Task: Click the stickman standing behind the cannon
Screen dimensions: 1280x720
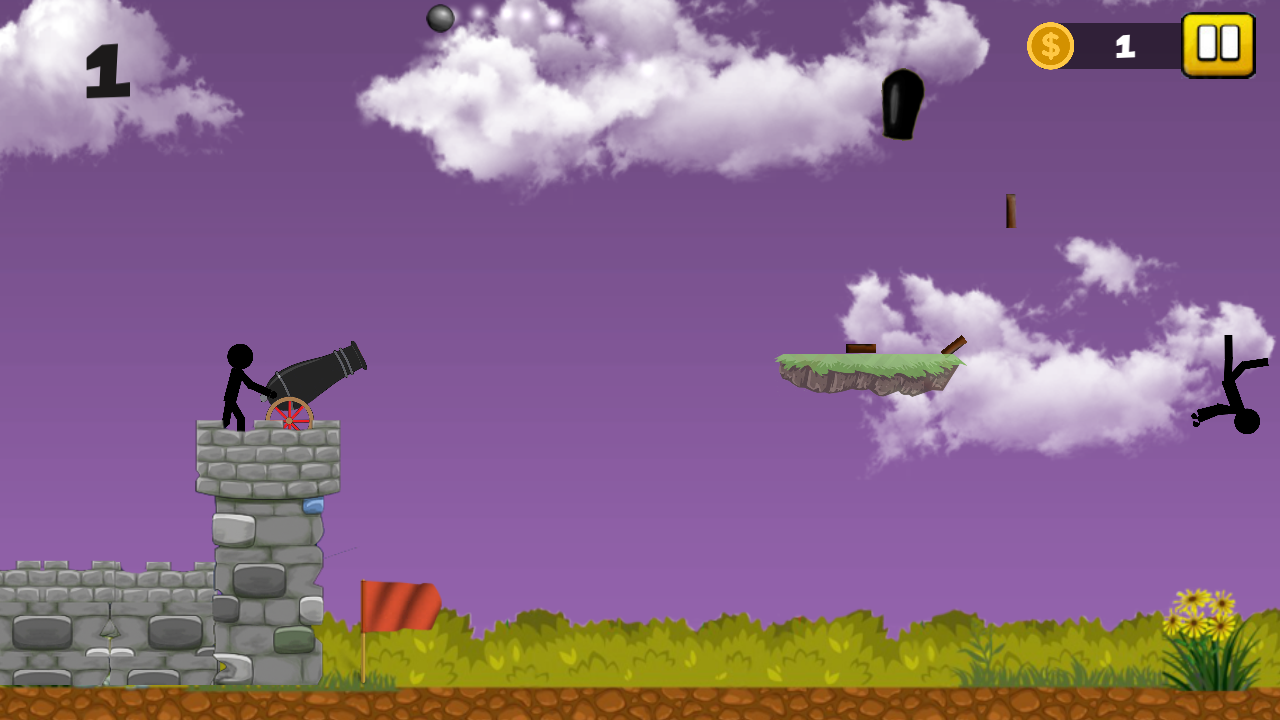Action: coord(237,385)
